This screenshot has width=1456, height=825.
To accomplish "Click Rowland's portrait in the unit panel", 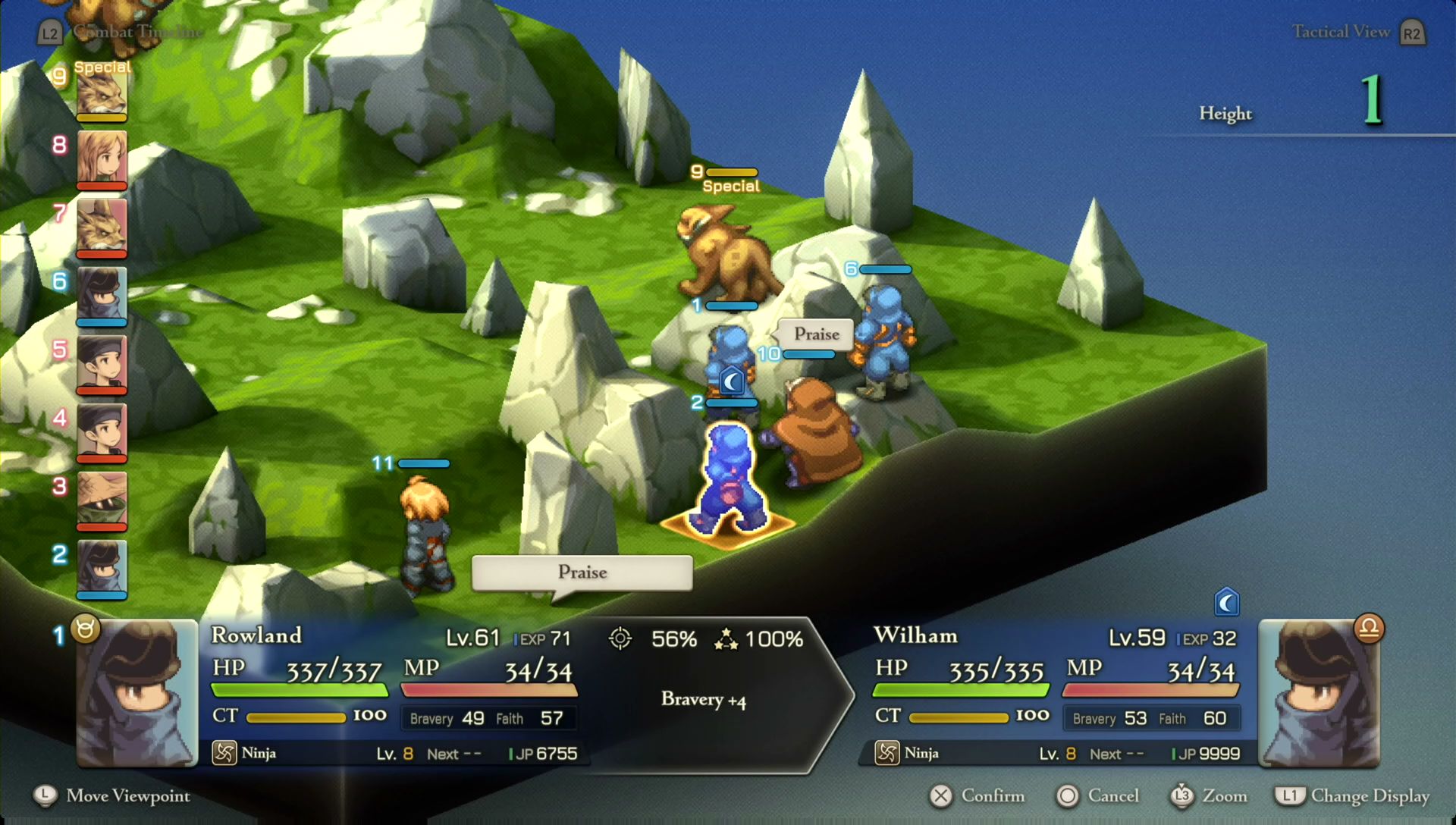I will (x=137, y=693).
